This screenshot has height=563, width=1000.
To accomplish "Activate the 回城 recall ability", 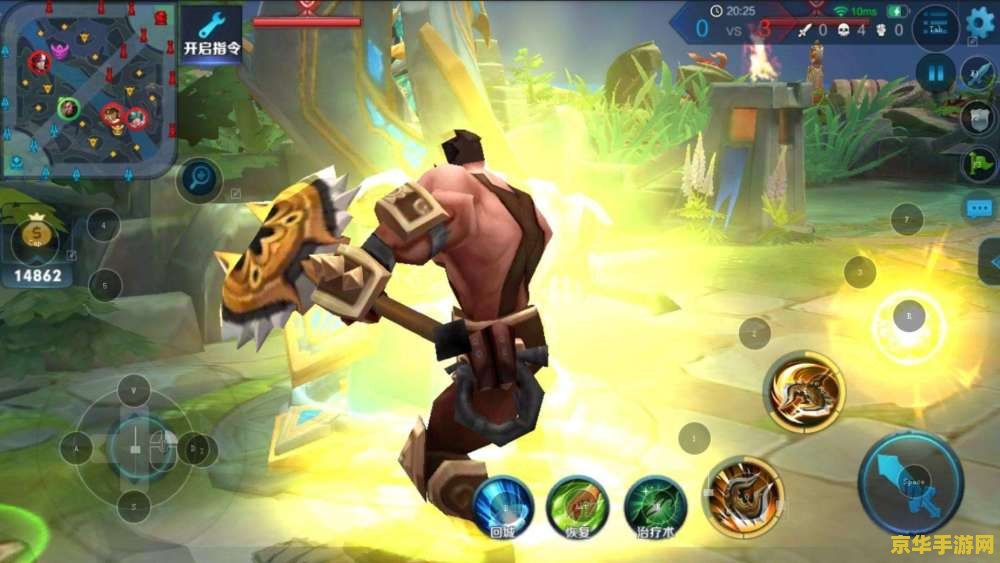I will point(504,505).
